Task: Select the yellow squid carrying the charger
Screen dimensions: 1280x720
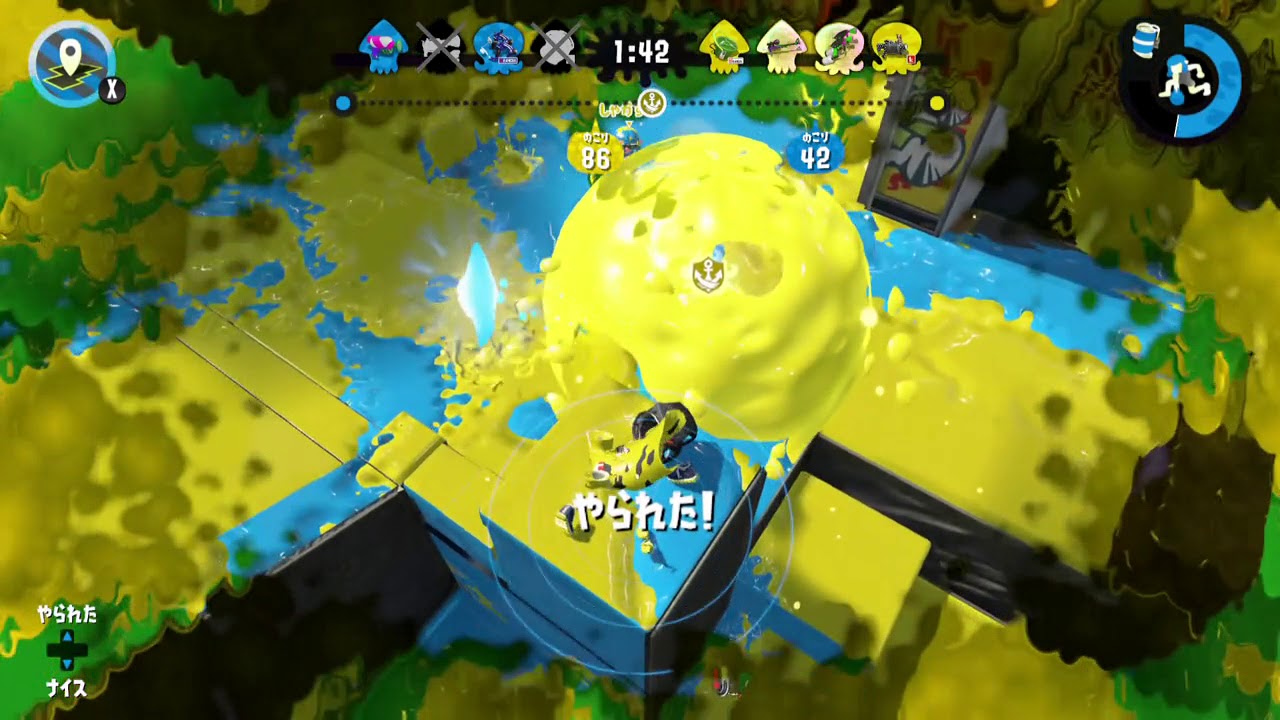Action: click(x=783, y=45)
